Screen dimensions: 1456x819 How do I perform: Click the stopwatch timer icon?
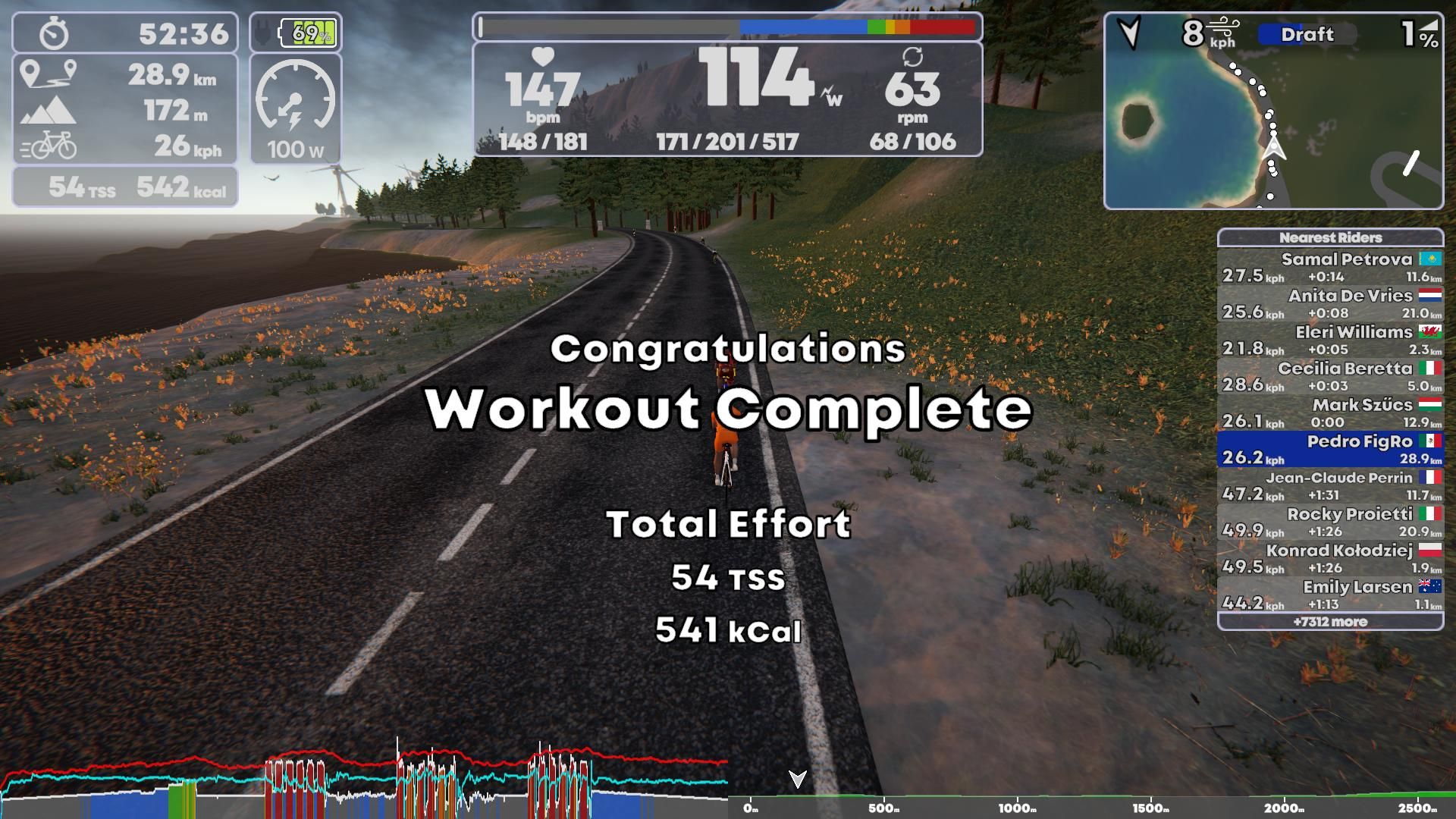(x=52, y=32)
